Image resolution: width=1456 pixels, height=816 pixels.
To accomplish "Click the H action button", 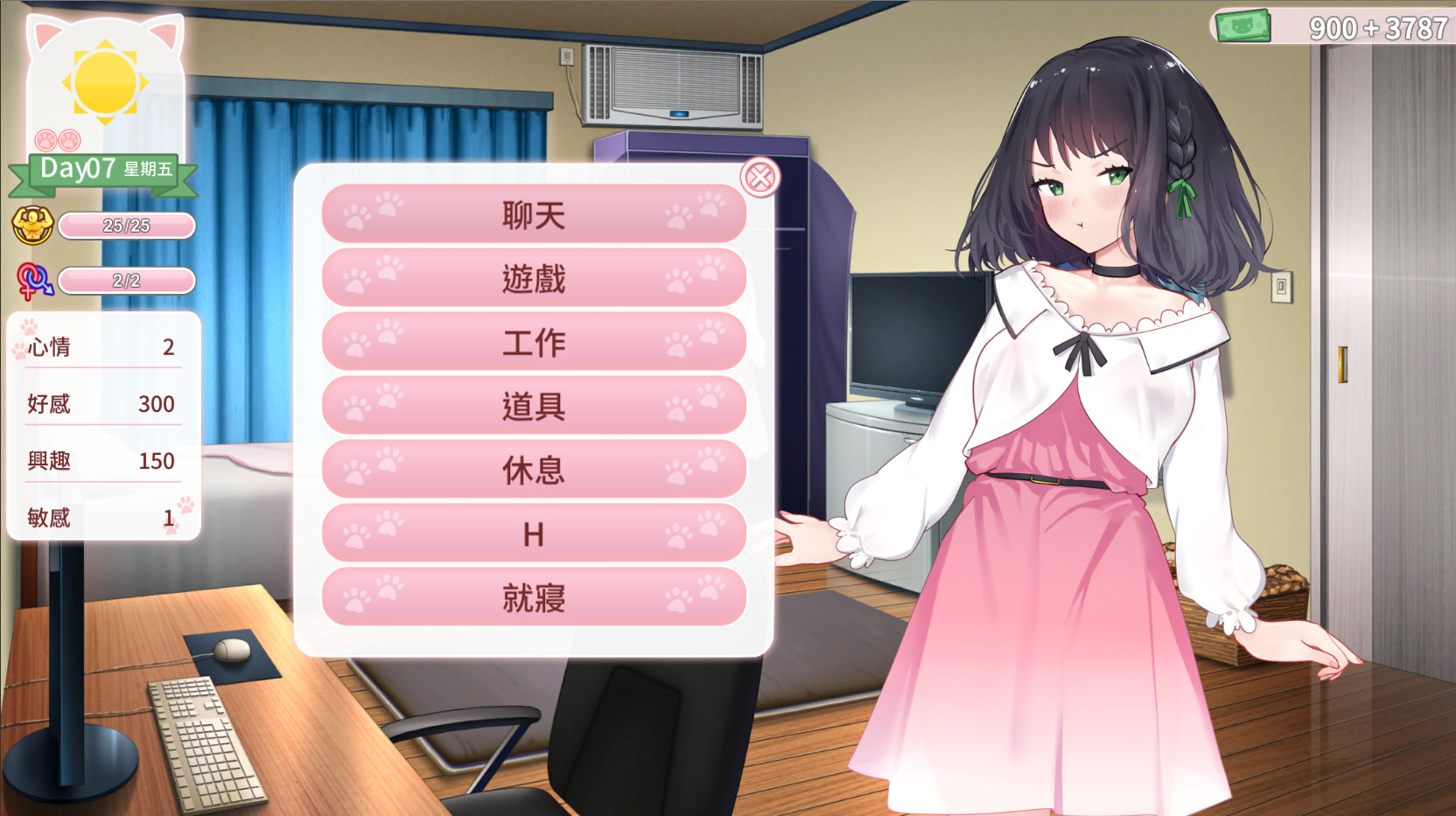I will (534, 532).
